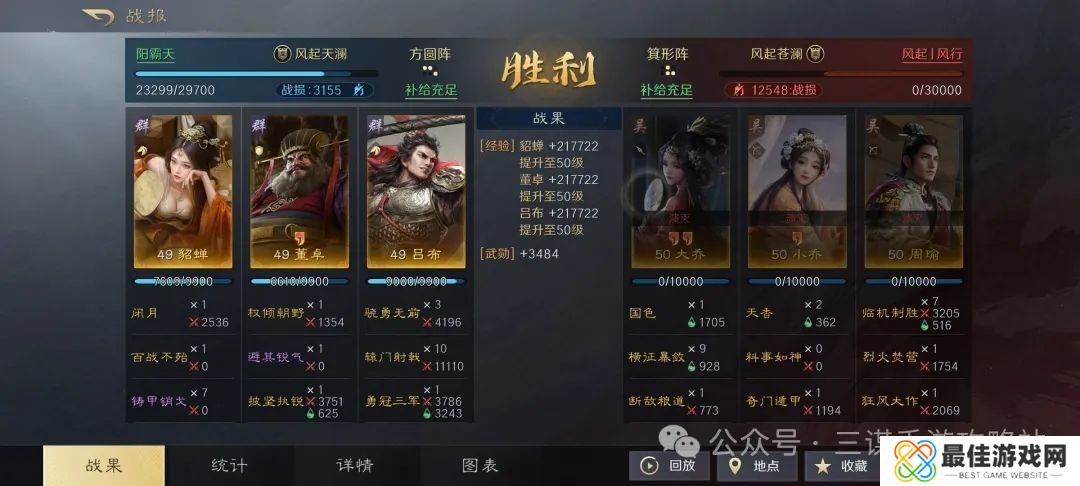This screenshot has height=486, width=1080.
Task: Inspect the 方圆阵 formation
Action: pos(431,54)
